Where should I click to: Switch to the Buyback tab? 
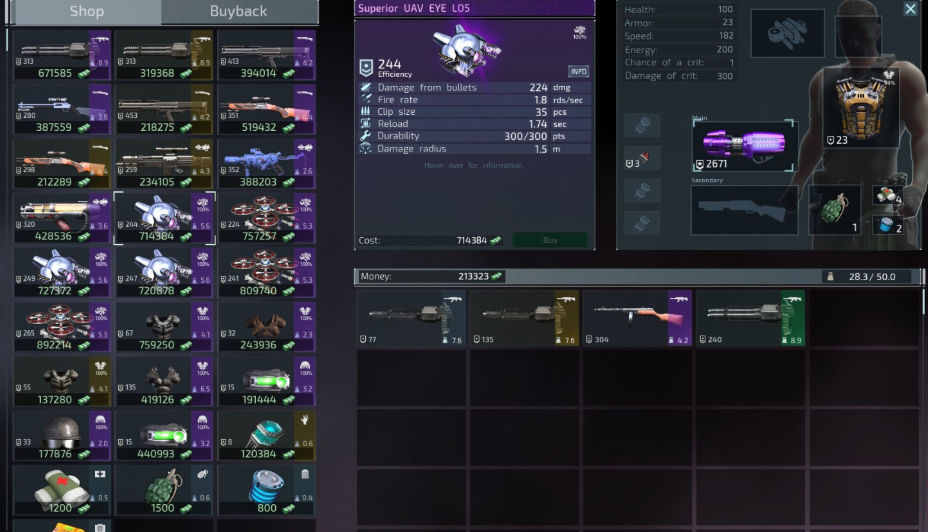coord(238,12)
